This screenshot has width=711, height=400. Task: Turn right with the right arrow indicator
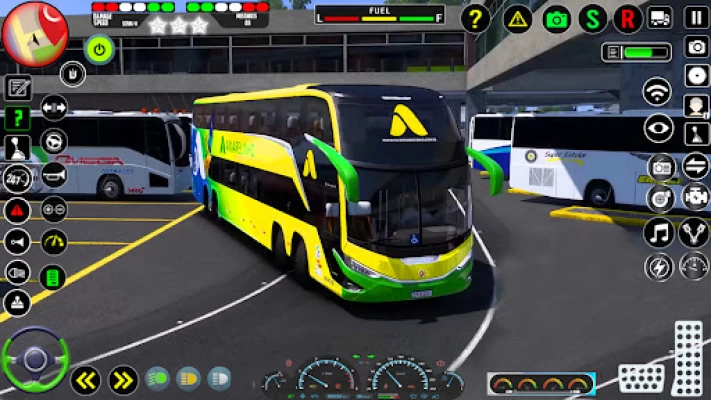[123, 380]
